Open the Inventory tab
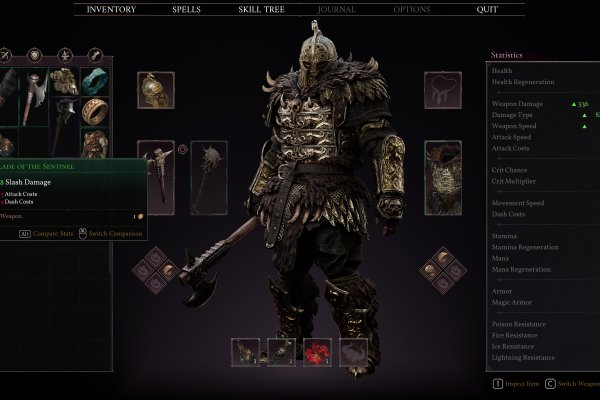The height and width of the screenshot is (400, 600). click(111, 9)
